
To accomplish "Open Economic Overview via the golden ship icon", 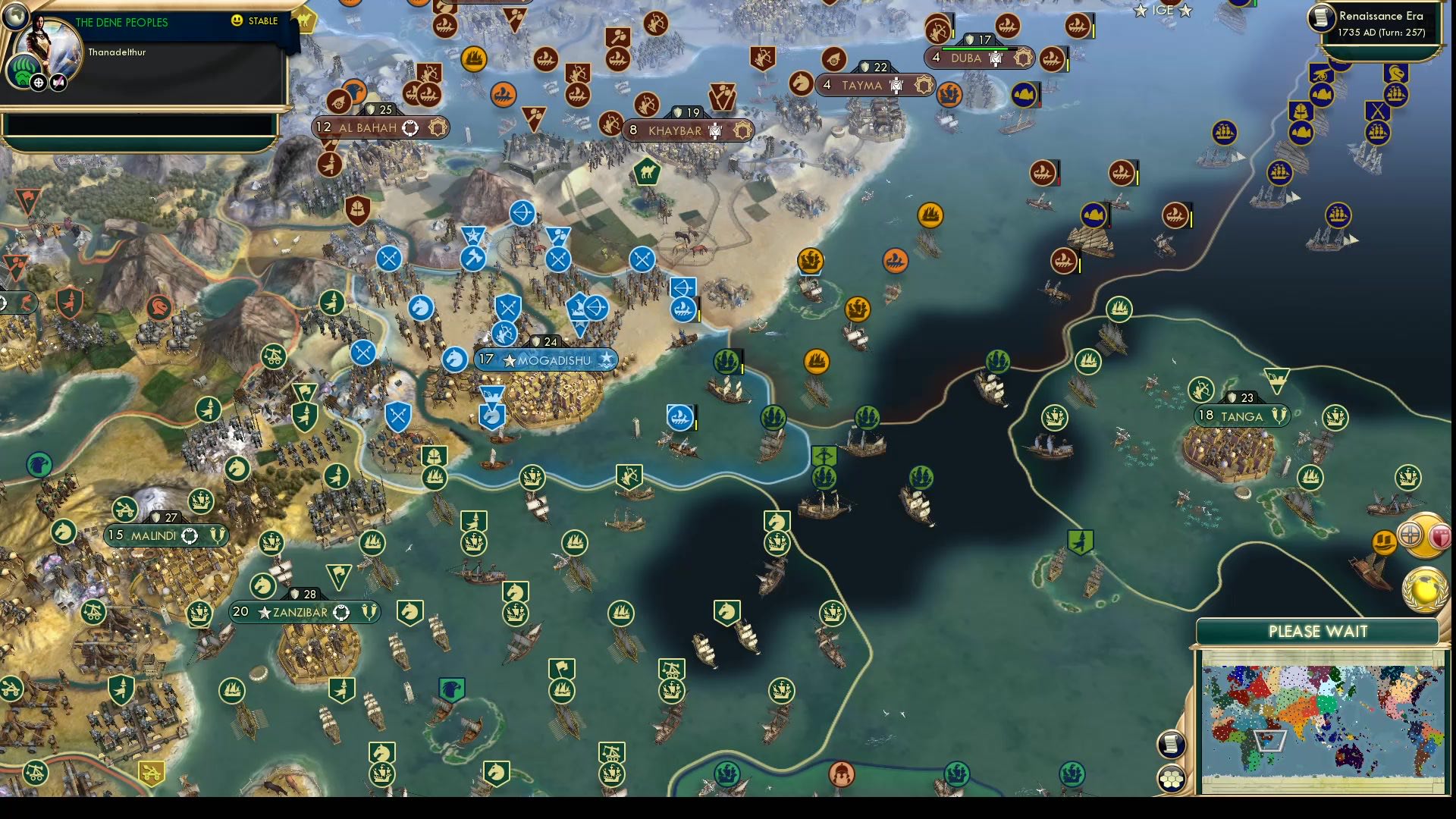I will (x=1383, y=541).
